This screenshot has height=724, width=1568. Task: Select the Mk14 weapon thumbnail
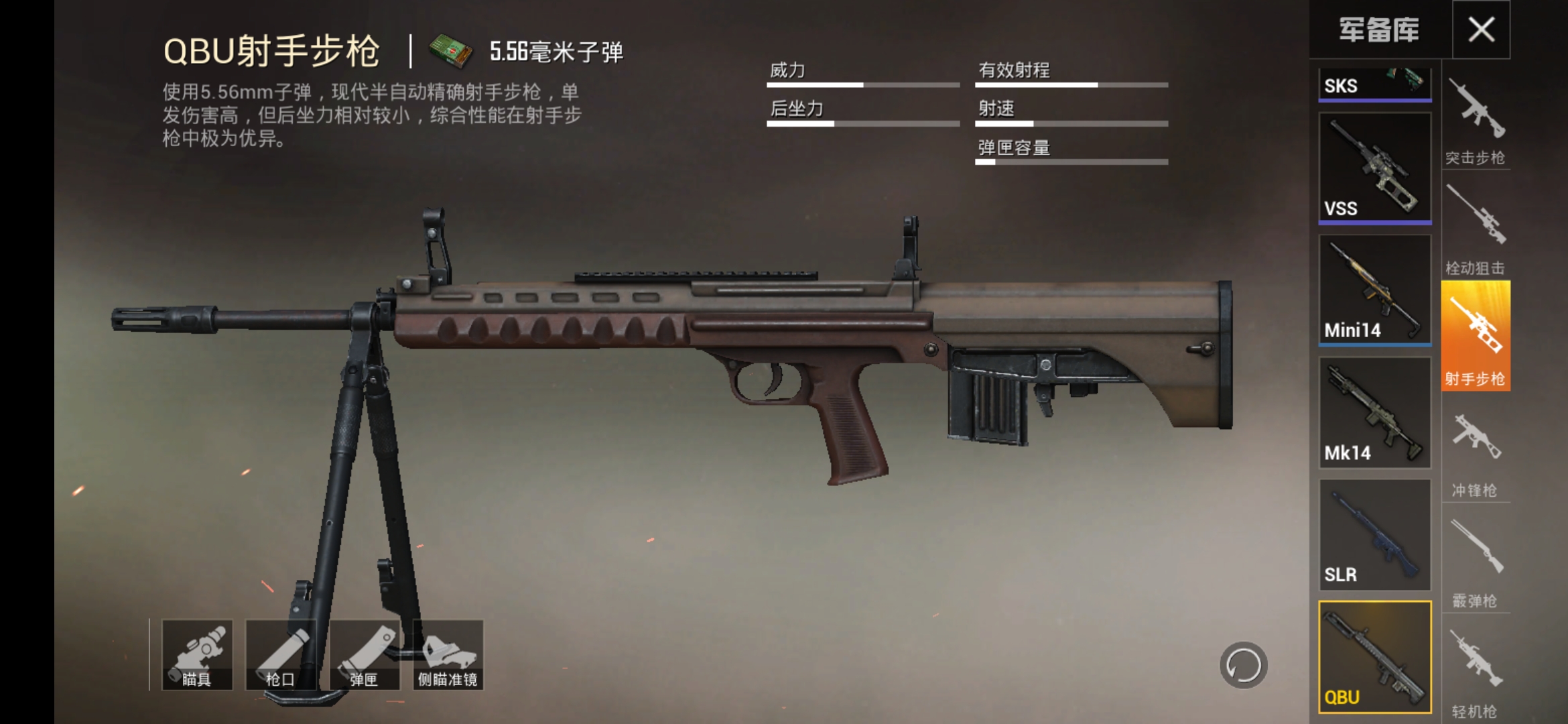(1374, 412)
